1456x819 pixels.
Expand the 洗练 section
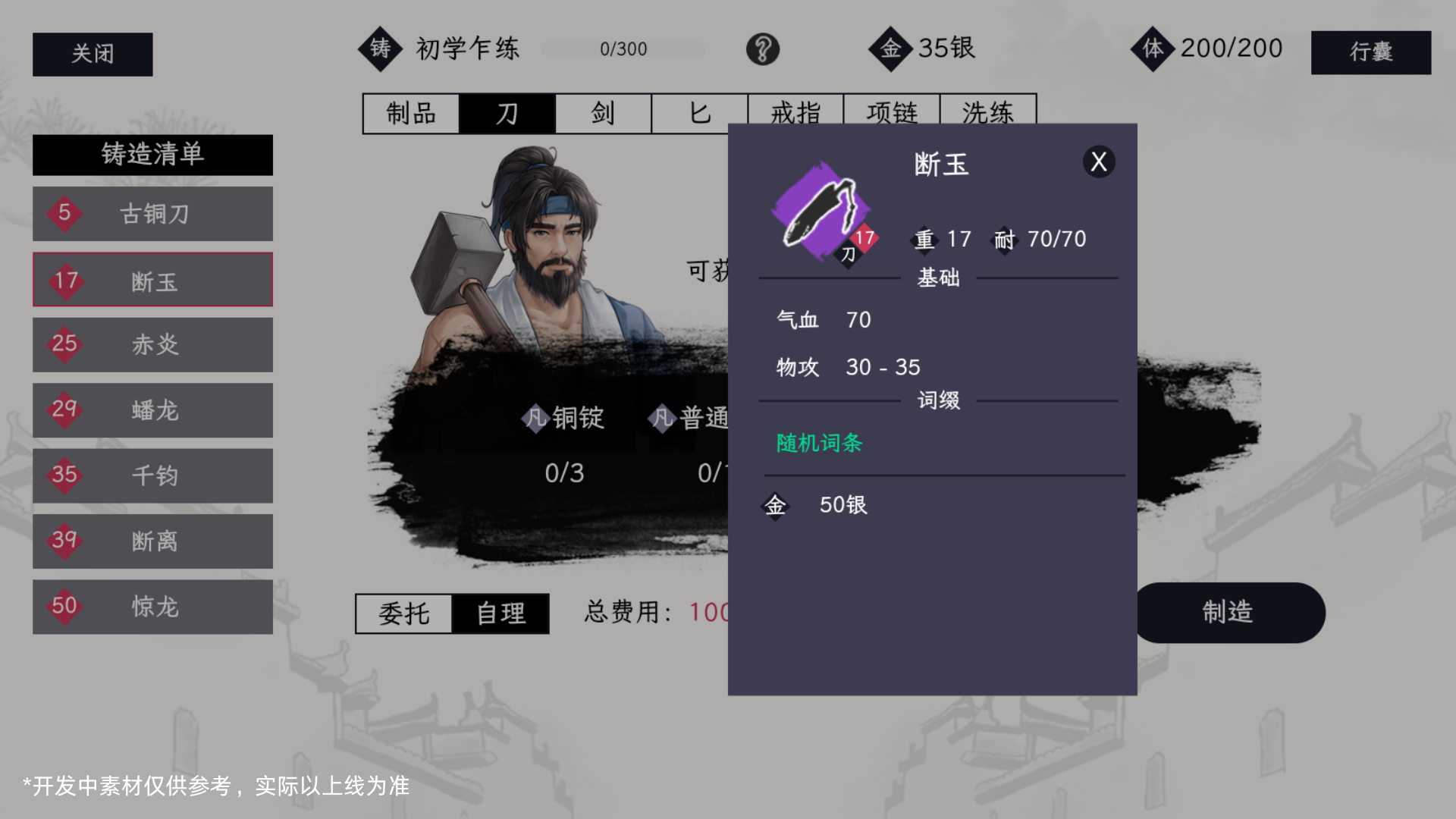coord(988,113)
